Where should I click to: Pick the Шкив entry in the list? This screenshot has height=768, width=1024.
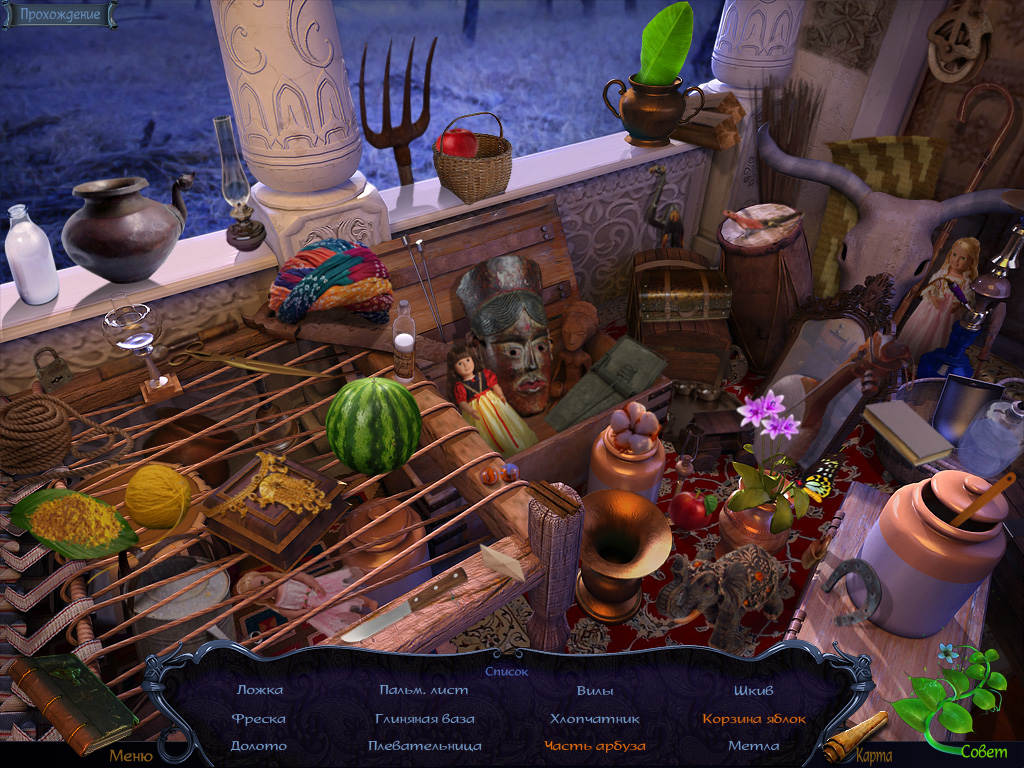[x=753, y=690]
